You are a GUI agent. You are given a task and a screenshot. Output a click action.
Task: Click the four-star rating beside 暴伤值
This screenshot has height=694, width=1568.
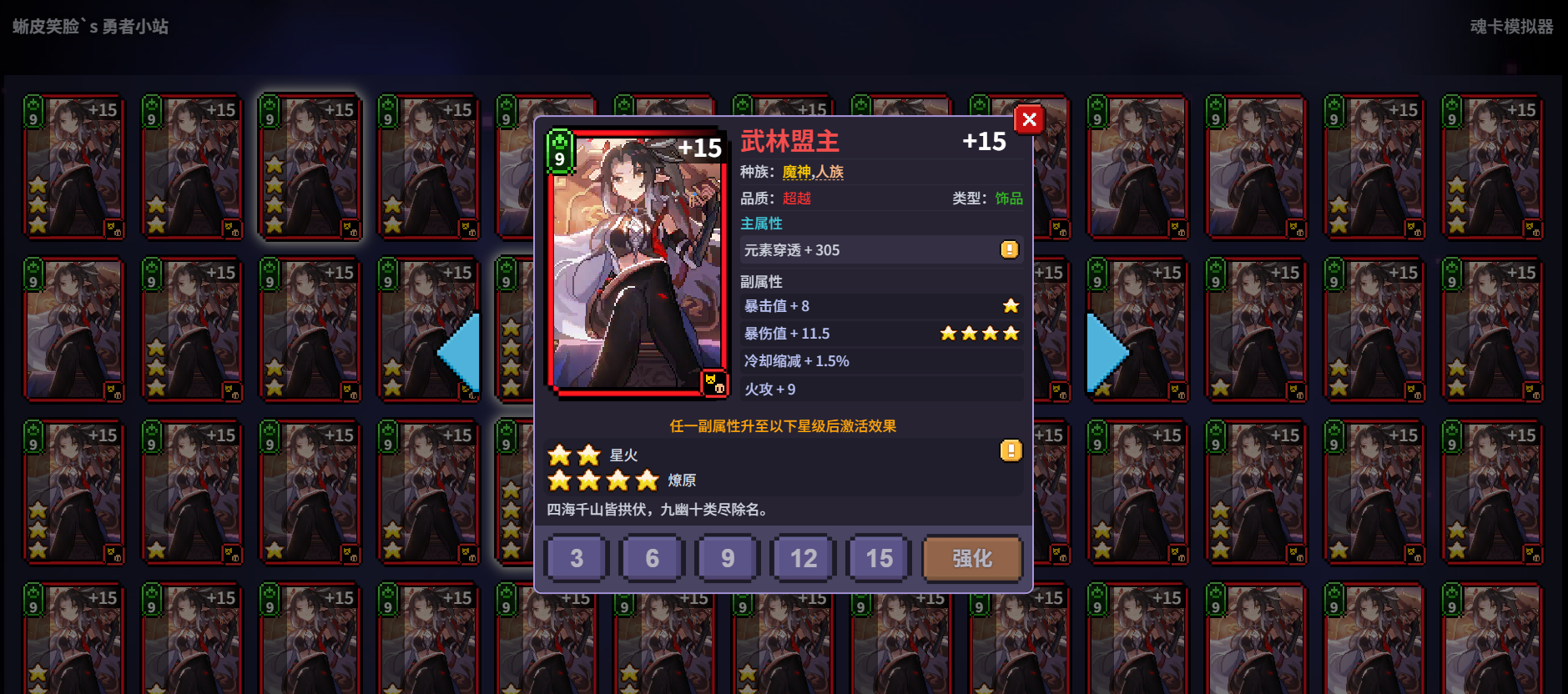click(x=979, y=333)
